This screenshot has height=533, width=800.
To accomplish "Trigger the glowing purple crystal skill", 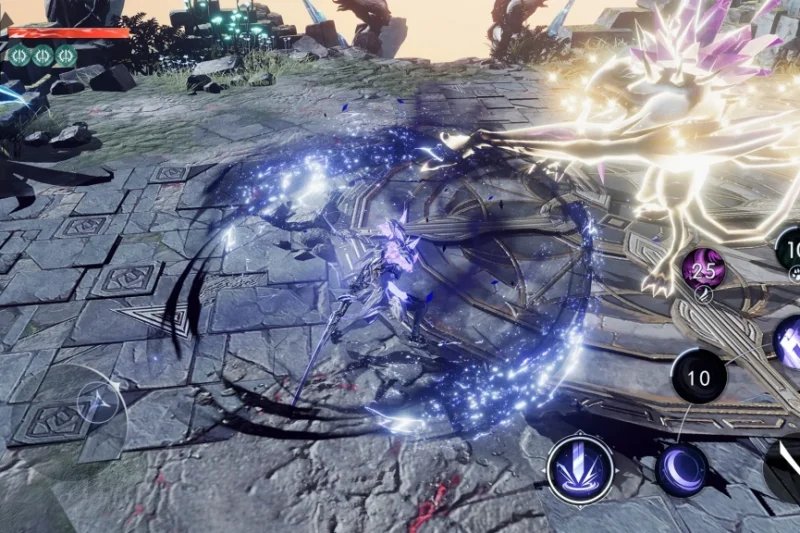I will (x=789, y=342).
